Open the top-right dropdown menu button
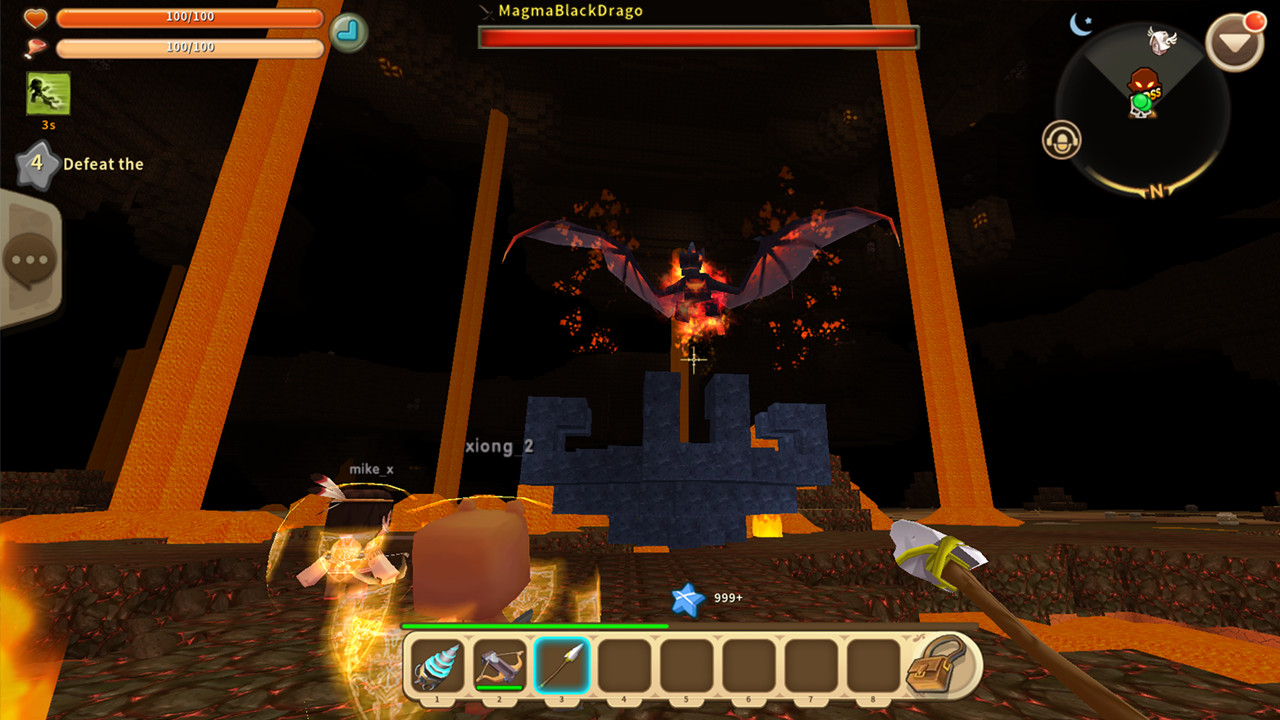The width and height of the screenshot is (1280, 720). point(1236,41)
